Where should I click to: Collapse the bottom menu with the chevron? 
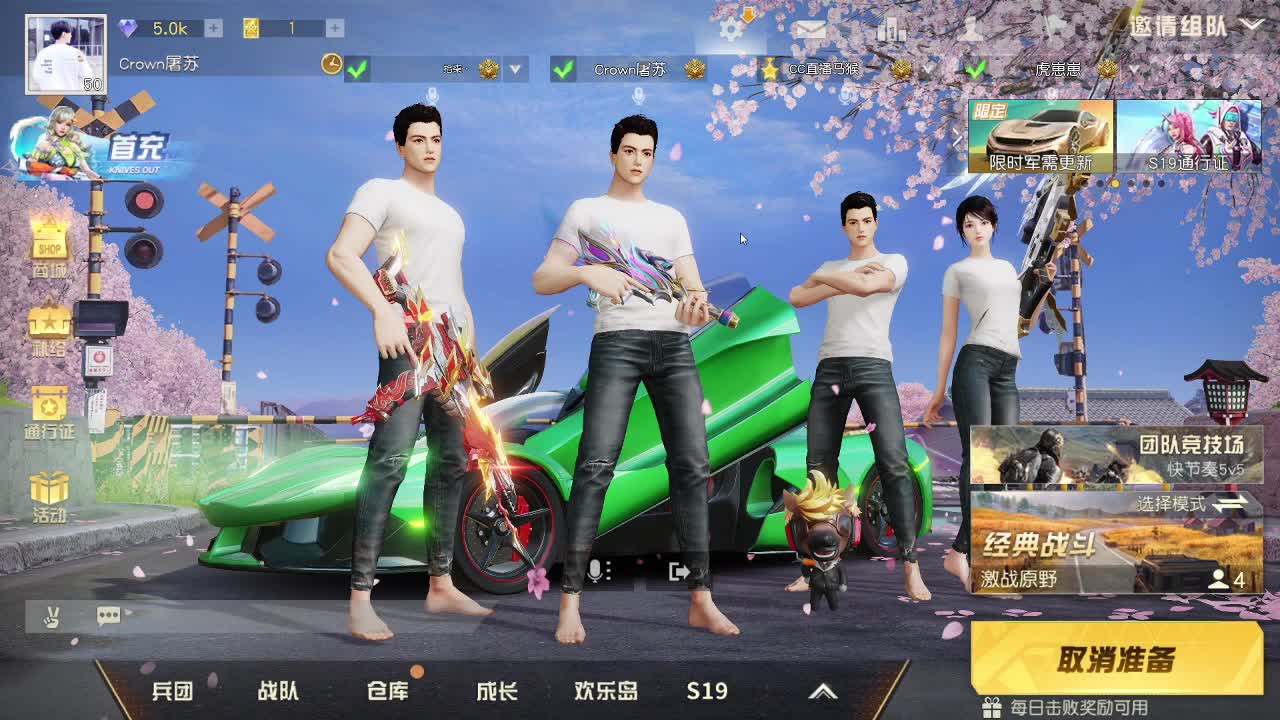pos(824,690)
